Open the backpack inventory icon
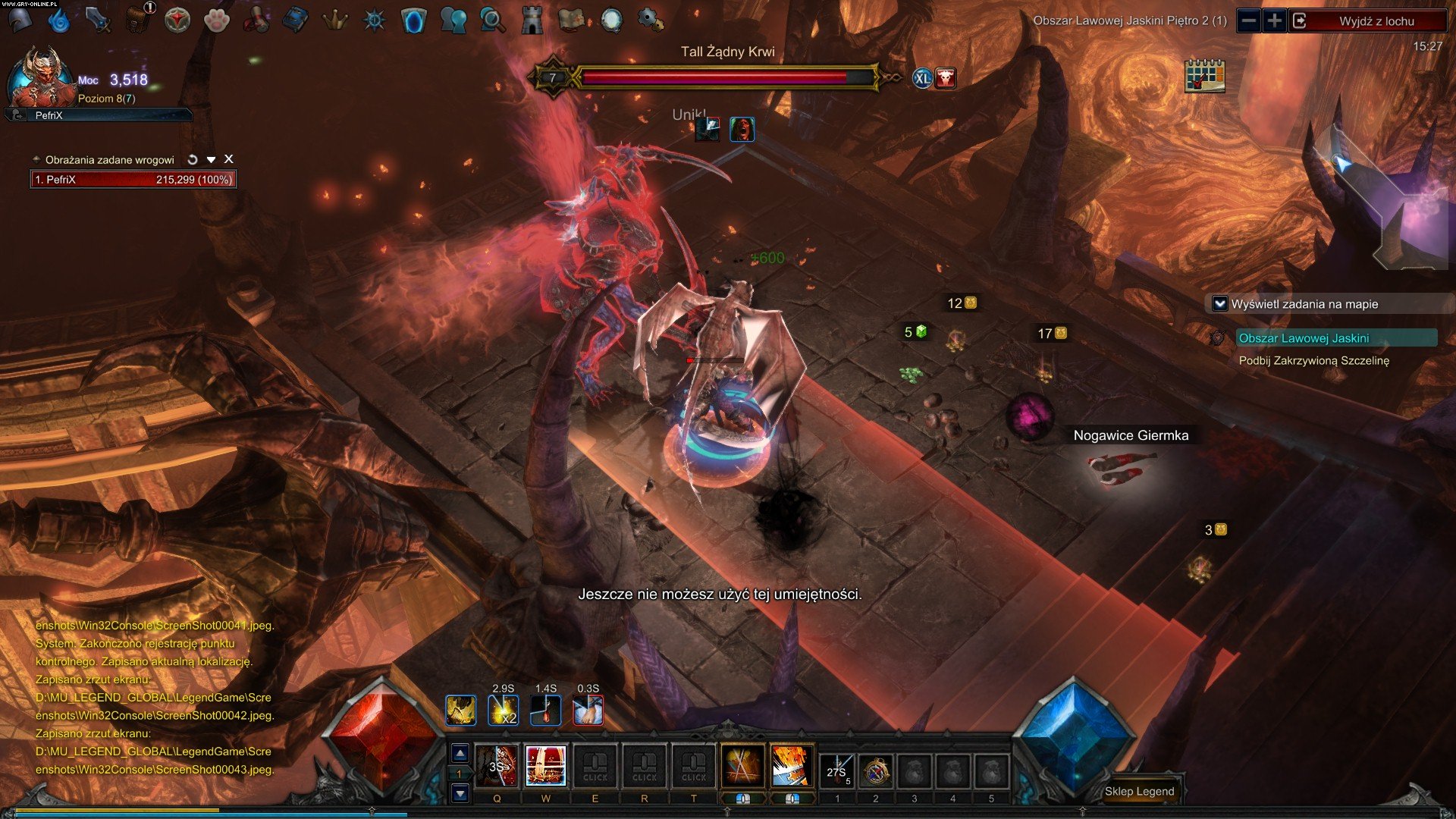This screenshot has width=1456, height=819. [x=137, y=20]
